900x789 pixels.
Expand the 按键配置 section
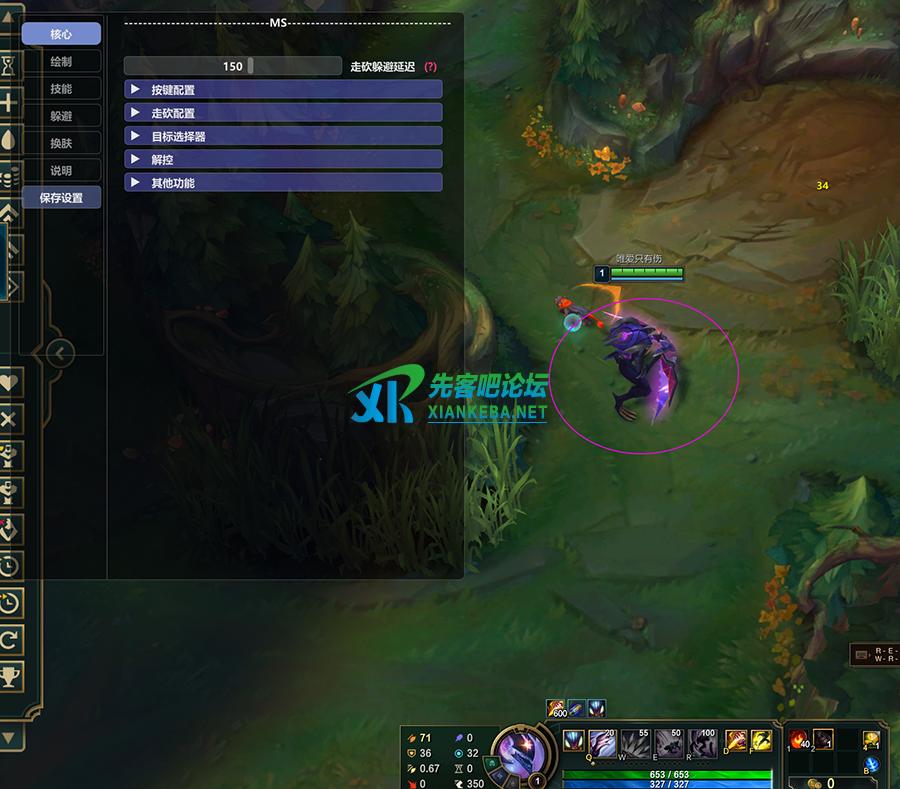(283, 90)
